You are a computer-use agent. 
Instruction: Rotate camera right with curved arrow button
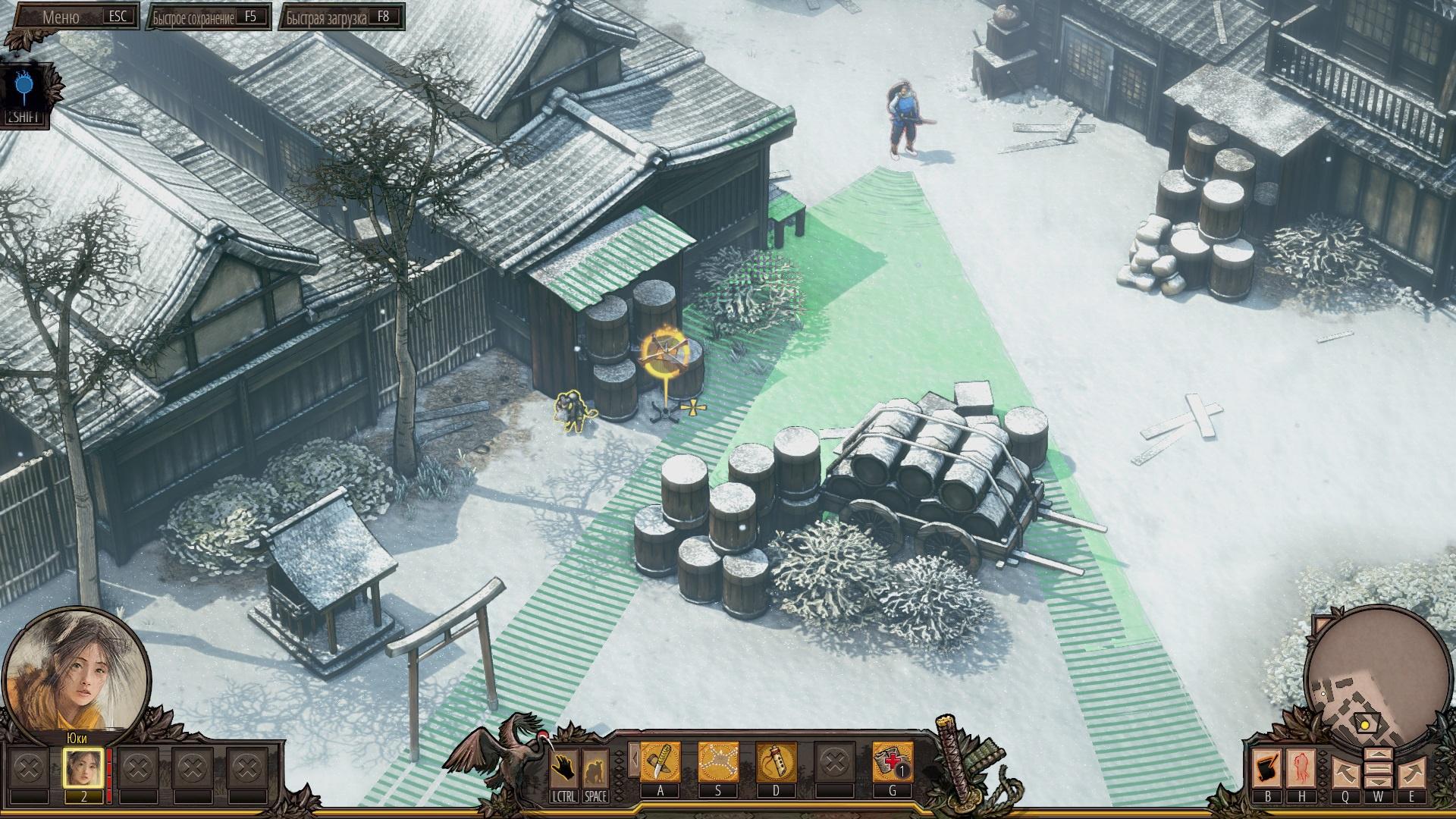pyautogui.click(x=1410, y=773)
